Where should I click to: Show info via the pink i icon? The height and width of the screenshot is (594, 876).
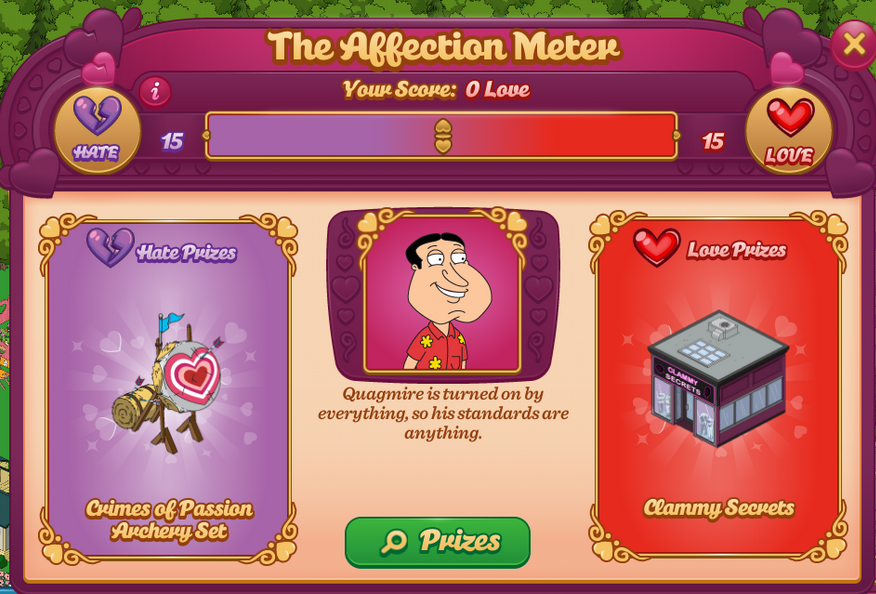[155, 92]
